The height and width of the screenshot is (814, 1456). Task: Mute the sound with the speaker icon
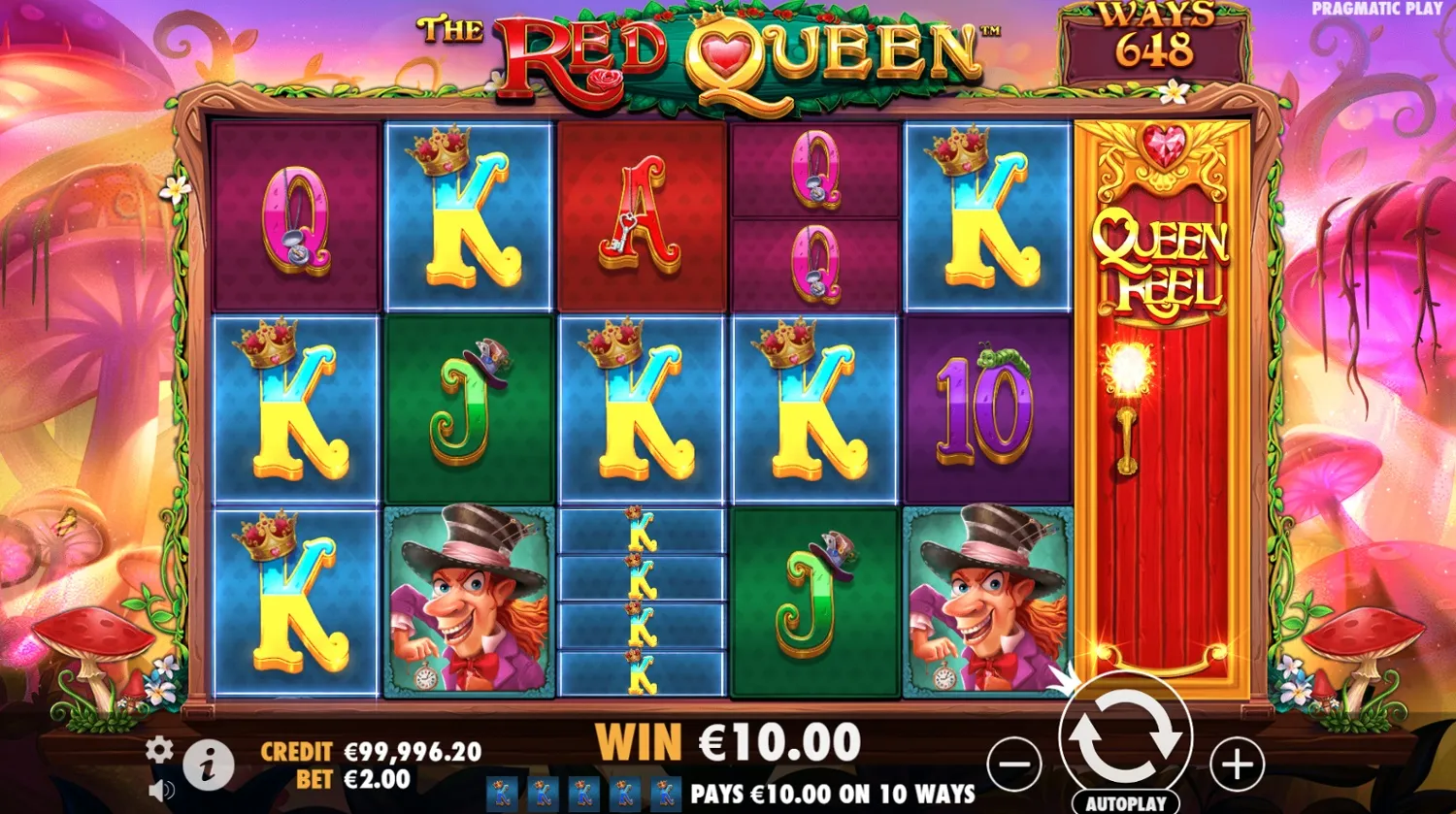(x=160, y=788)
